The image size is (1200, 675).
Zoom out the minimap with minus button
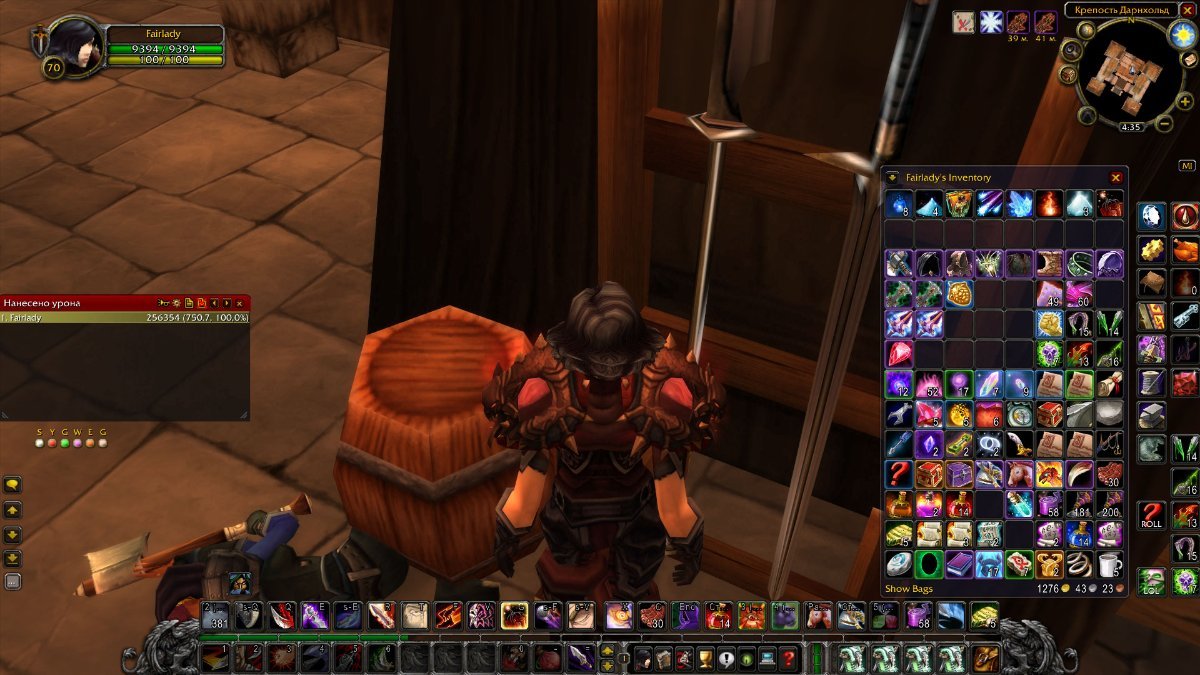(1164, 124)
